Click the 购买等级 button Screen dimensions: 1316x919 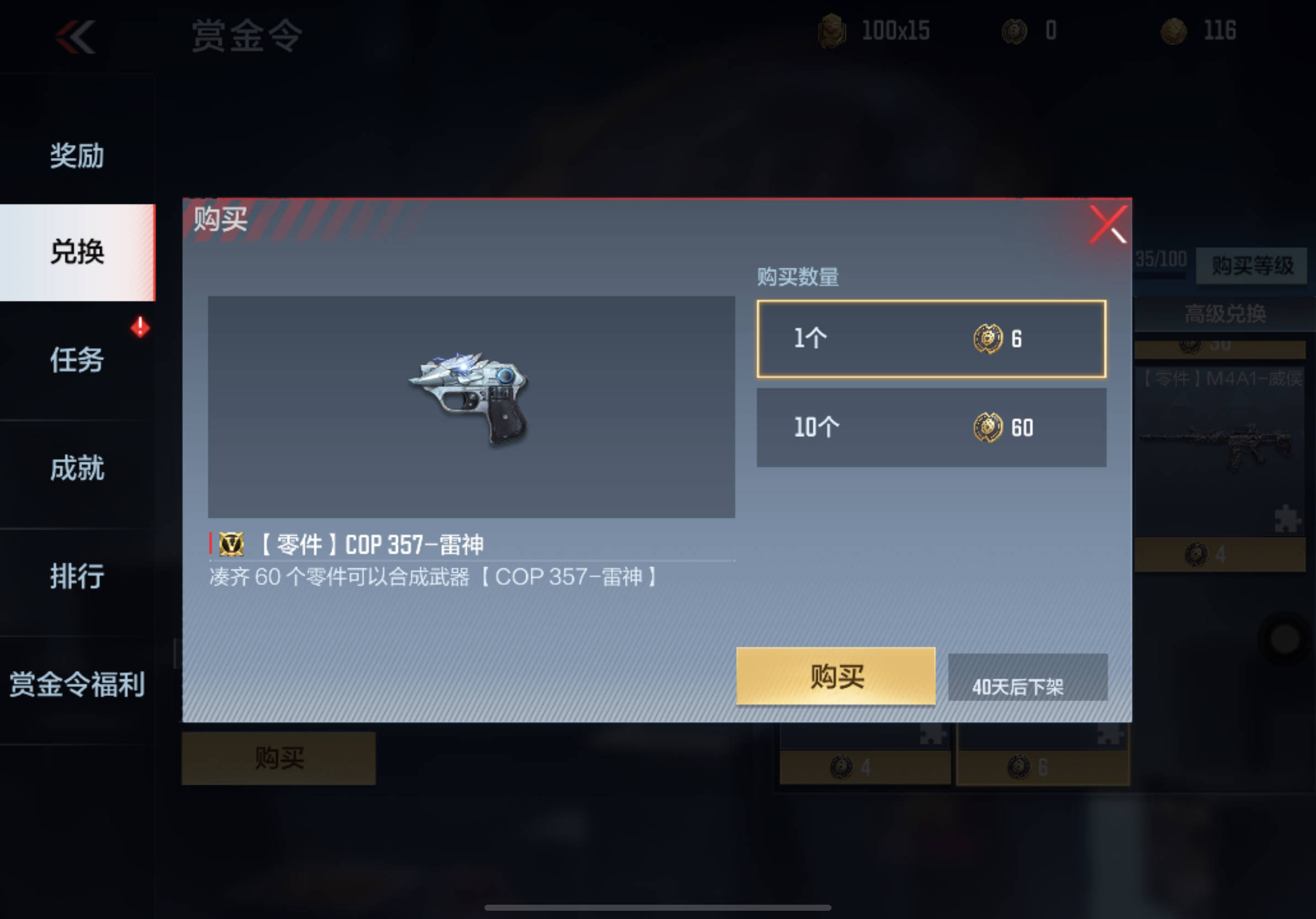[1251, 264]
